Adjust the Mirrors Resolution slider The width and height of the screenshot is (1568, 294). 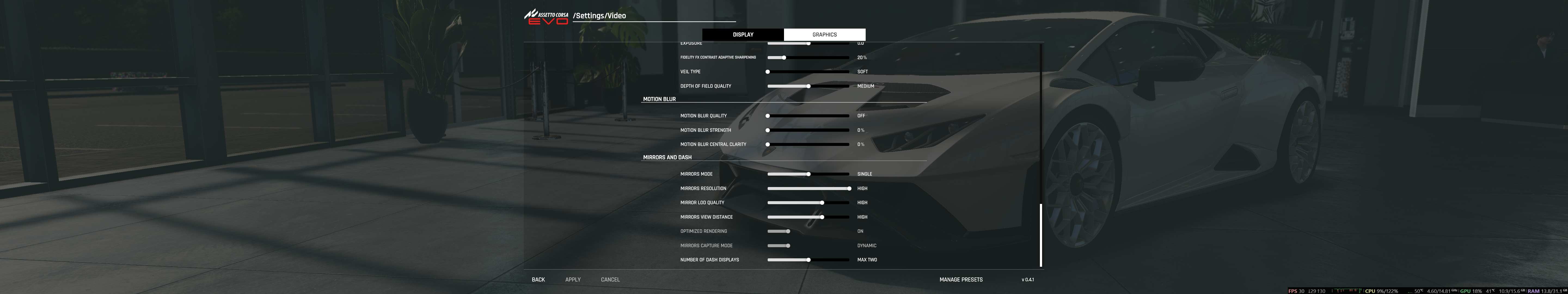pos(849,189)
